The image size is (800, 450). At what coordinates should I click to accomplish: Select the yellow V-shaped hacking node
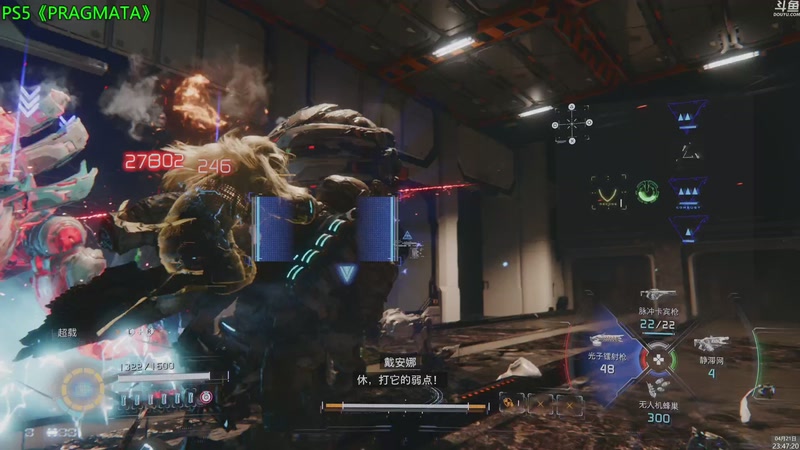point(608,190)
